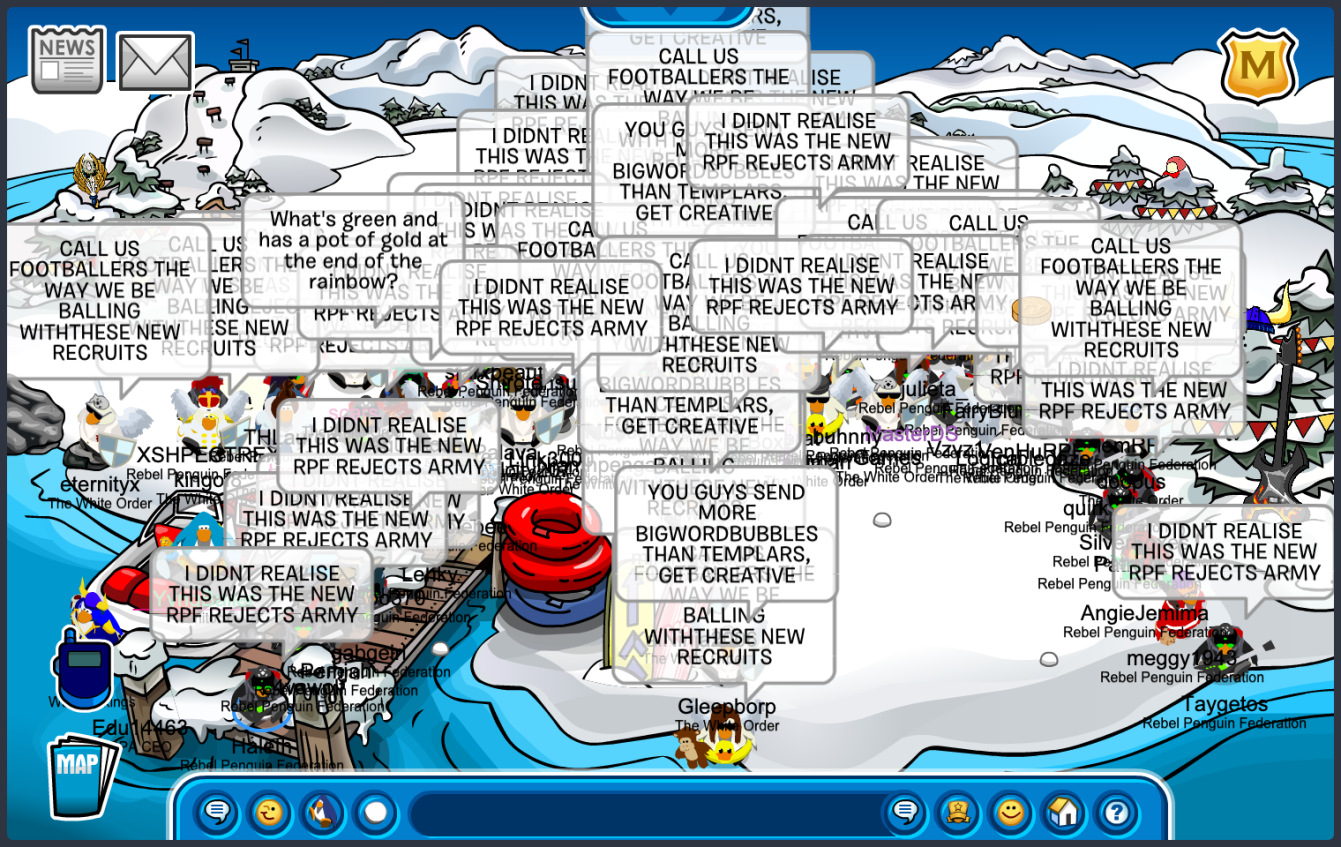Open the blue spy phone

[x=84, y=666]
